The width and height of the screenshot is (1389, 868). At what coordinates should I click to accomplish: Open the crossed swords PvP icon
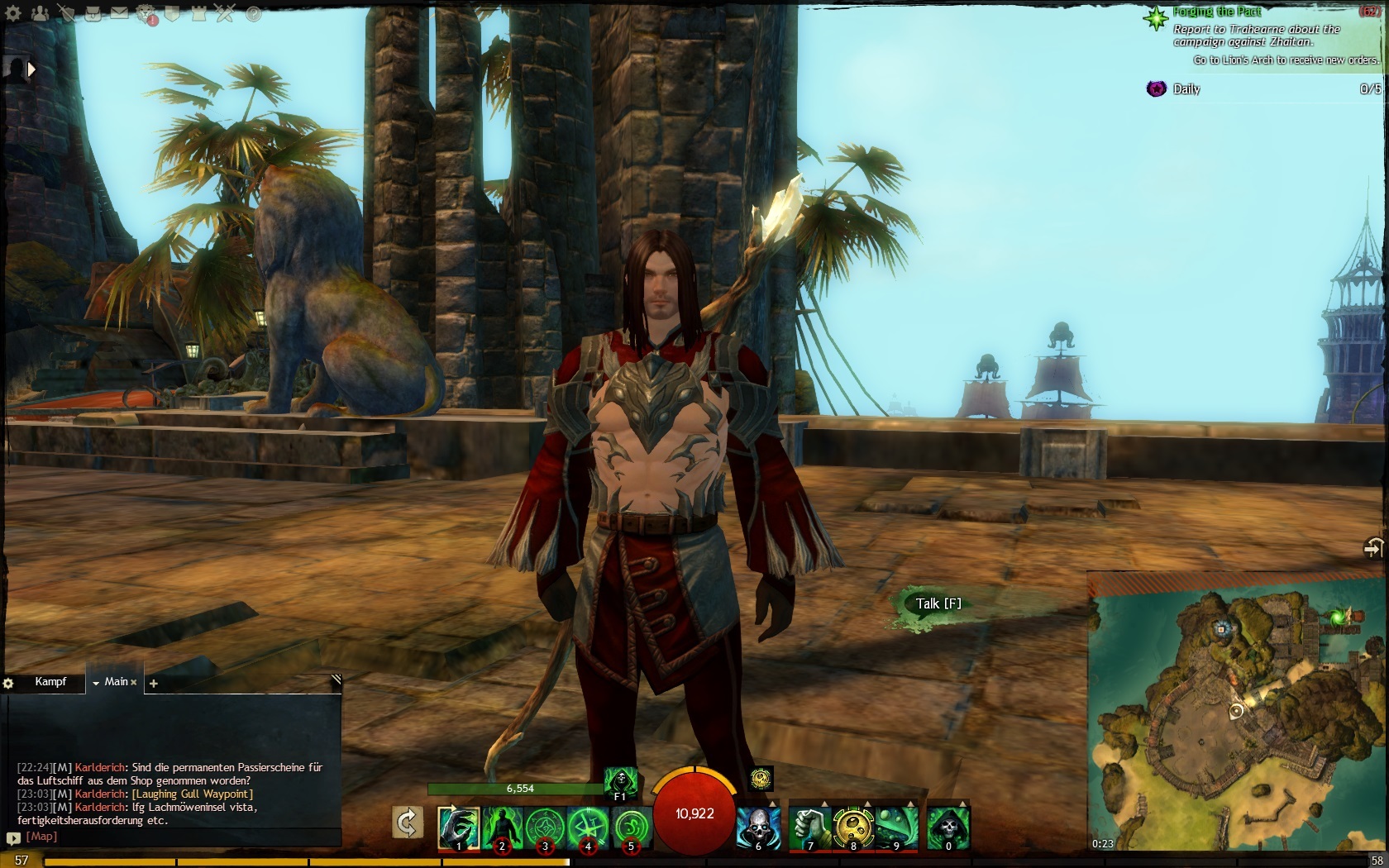tap(226, 13)
